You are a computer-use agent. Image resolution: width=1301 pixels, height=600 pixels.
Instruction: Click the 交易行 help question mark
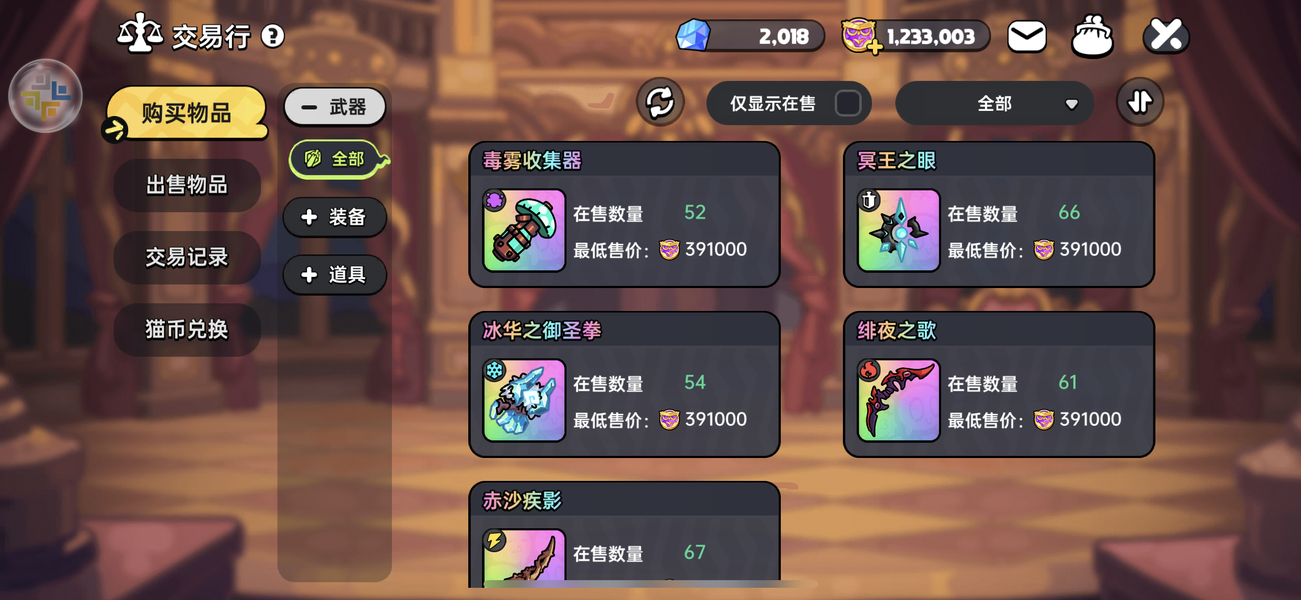[272, 37]
